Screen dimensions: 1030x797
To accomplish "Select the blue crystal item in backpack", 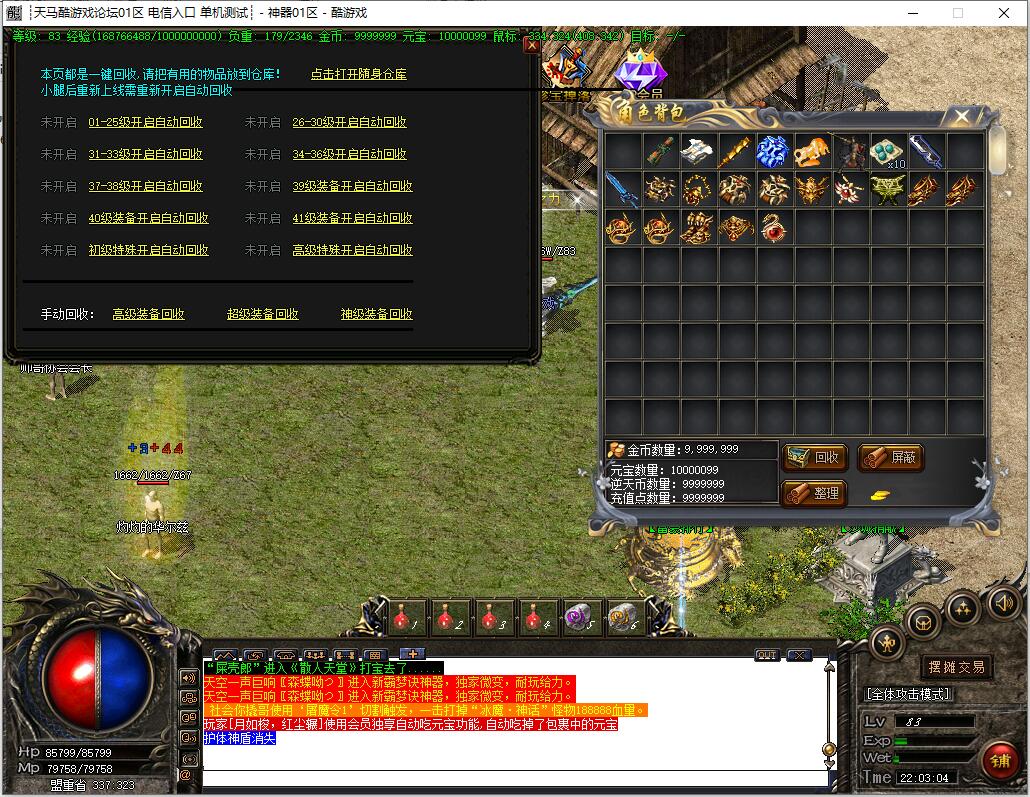I will [x=774, y=151].
